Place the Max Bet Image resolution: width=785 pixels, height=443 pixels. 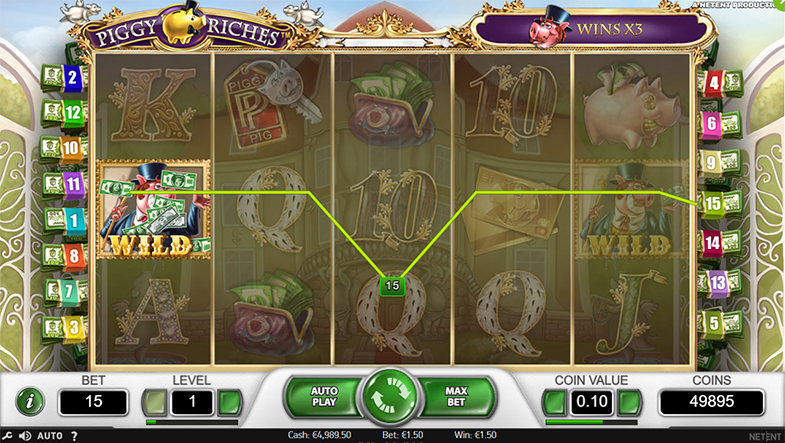tap(458, 395)
